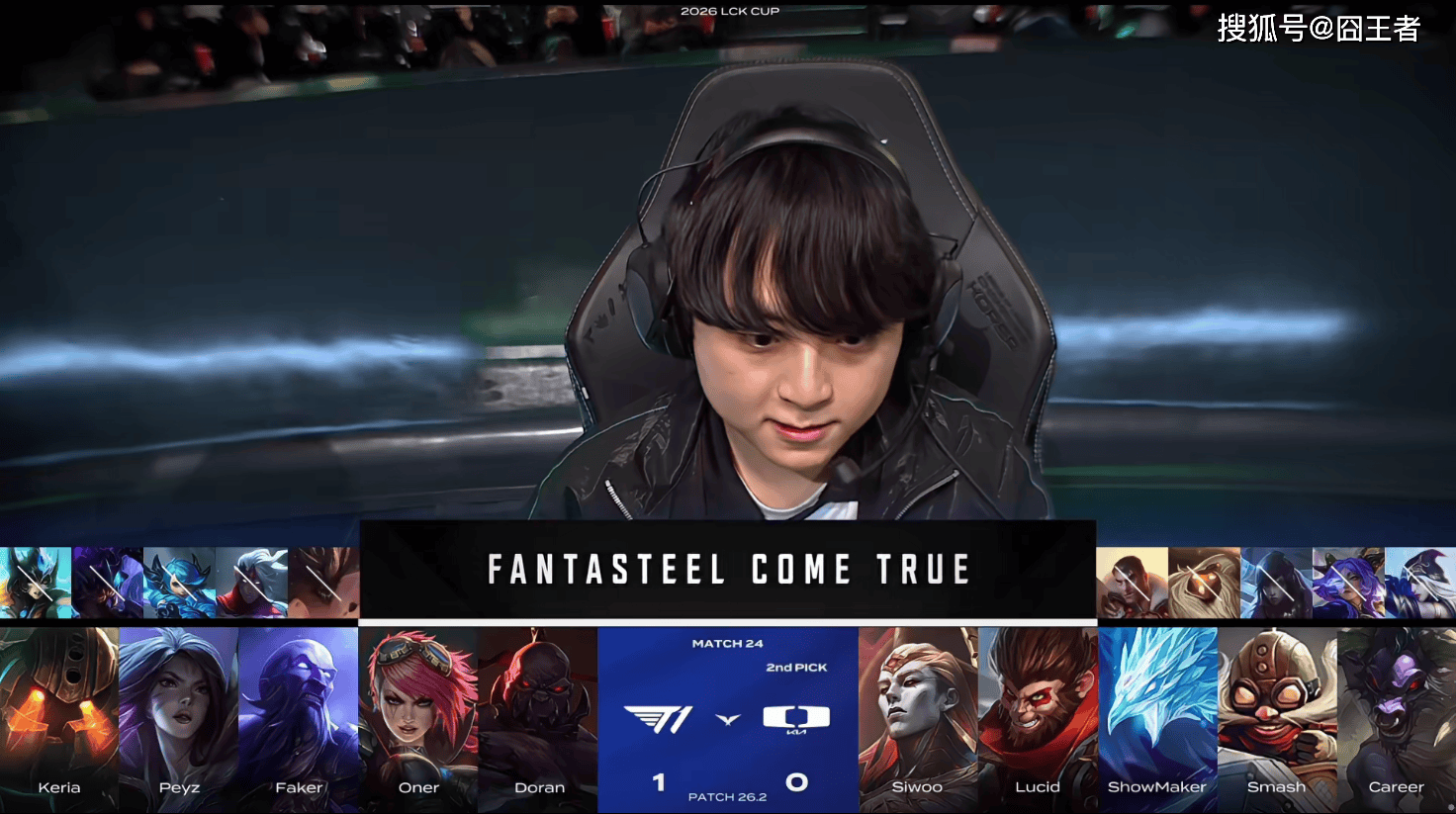Select the banned Varus icon
Image resolution: width=1456 pixels, height=814 pixels.
point(252,583)
